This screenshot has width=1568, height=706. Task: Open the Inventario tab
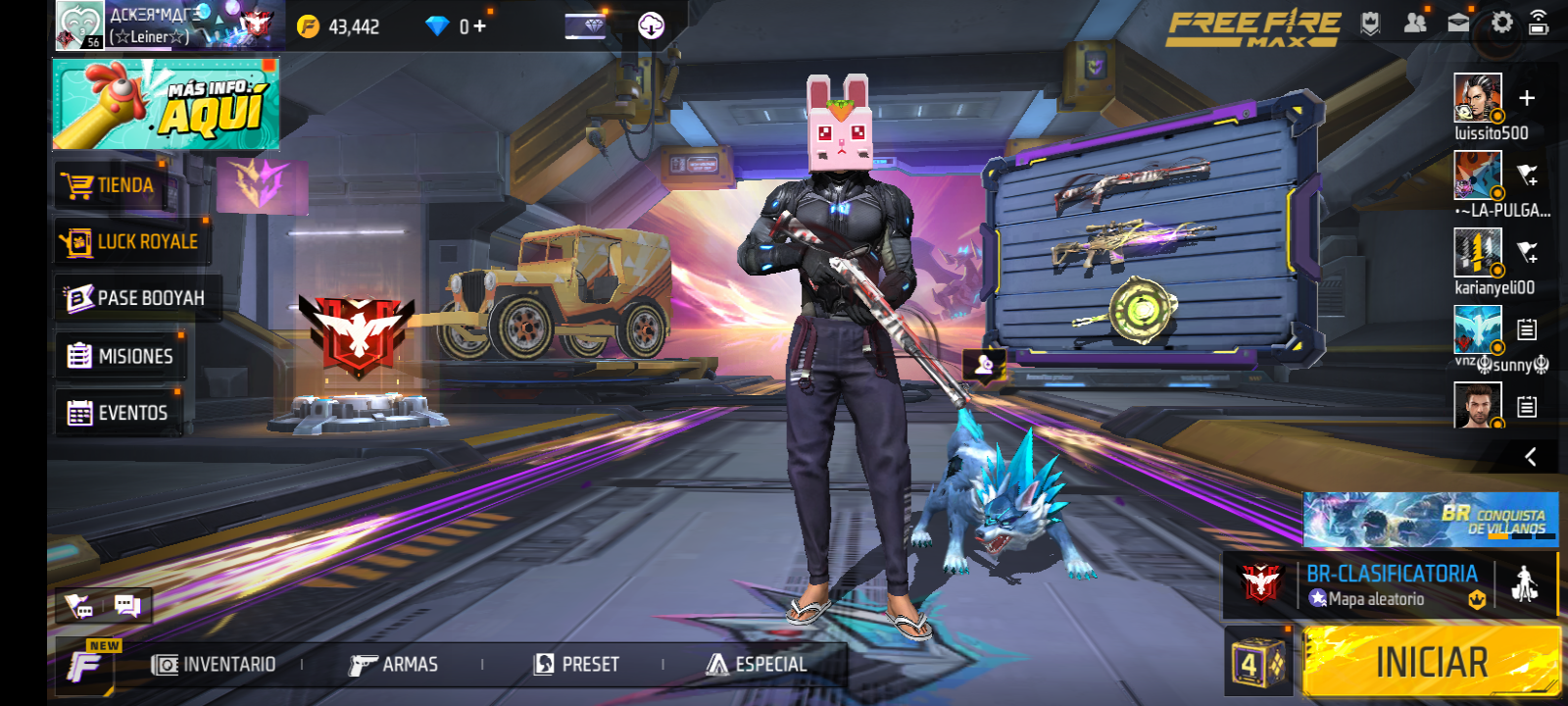pyautogui.click(x=215, y=665)
